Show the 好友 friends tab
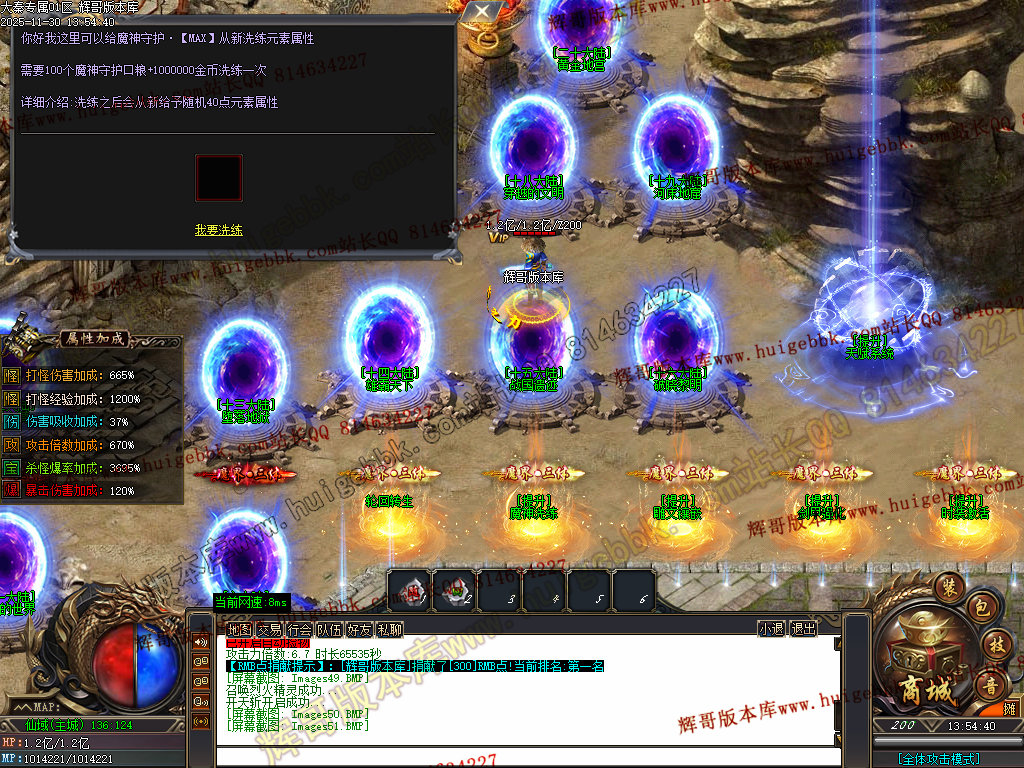The image size is (1024, 768). pos(359,629)
